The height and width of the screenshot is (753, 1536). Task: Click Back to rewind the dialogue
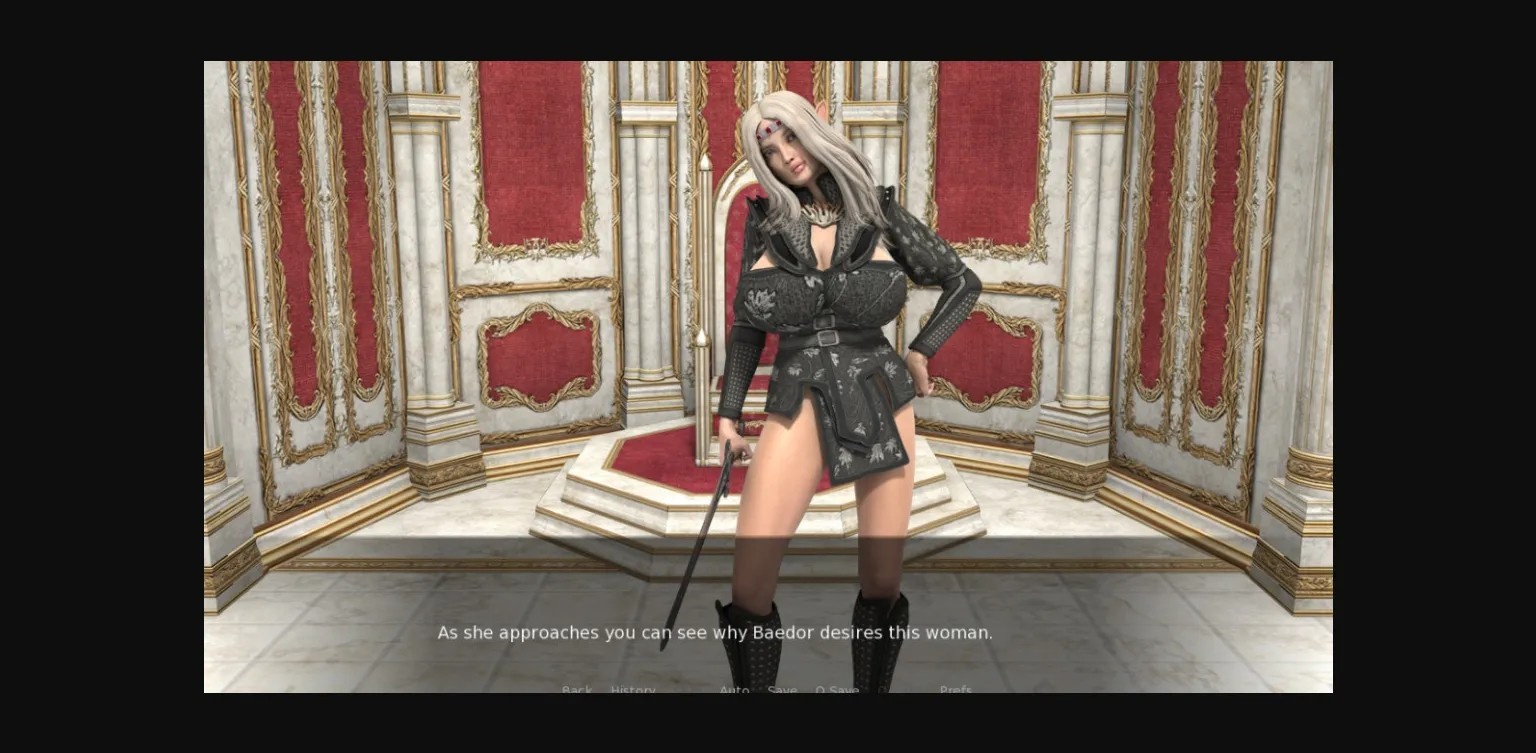pos(577,690)
